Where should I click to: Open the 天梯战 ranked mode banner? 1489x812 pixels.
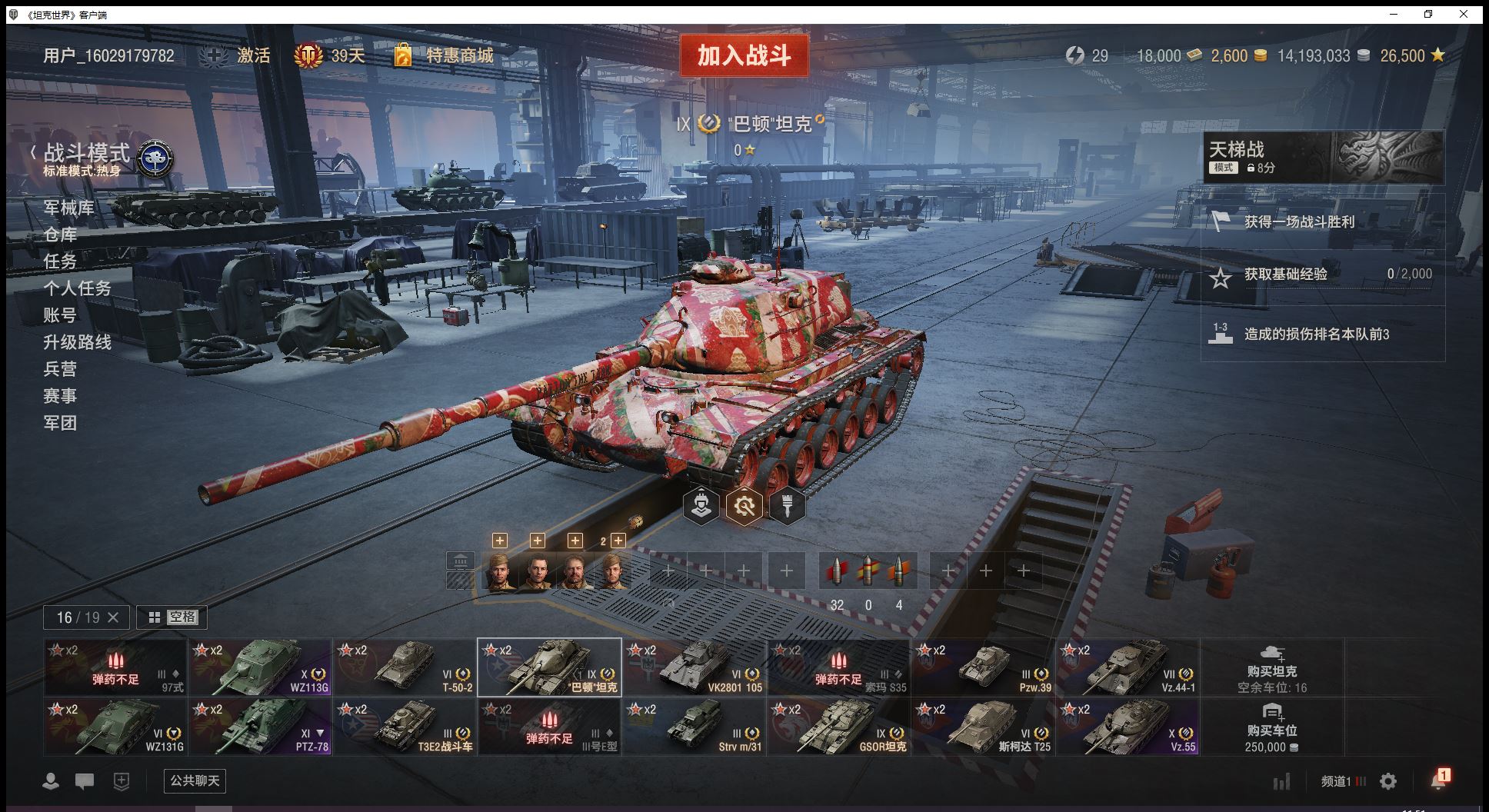pyautogui.click(x=1323, y=157)
